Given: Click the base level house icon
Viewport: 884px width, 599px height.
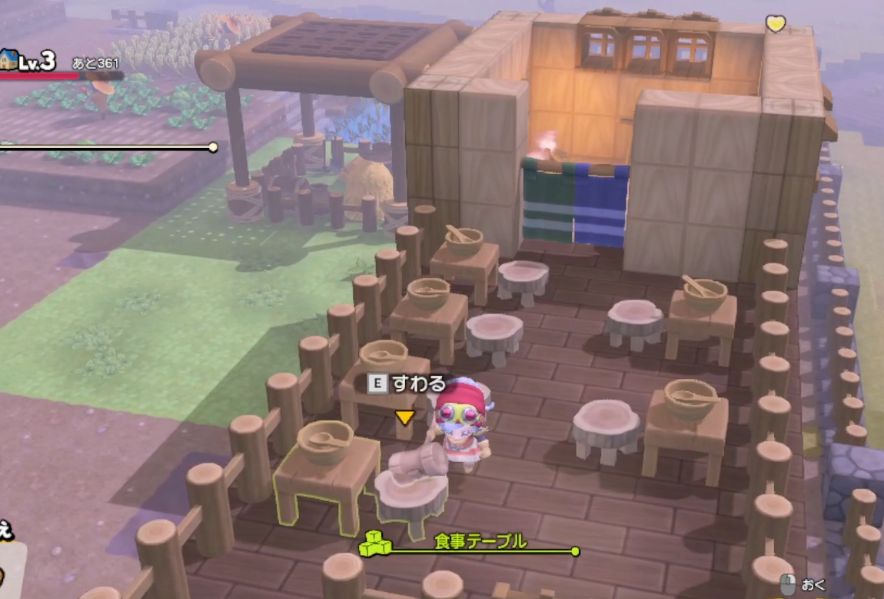Looking at the screenshot, I should (7, 59).
